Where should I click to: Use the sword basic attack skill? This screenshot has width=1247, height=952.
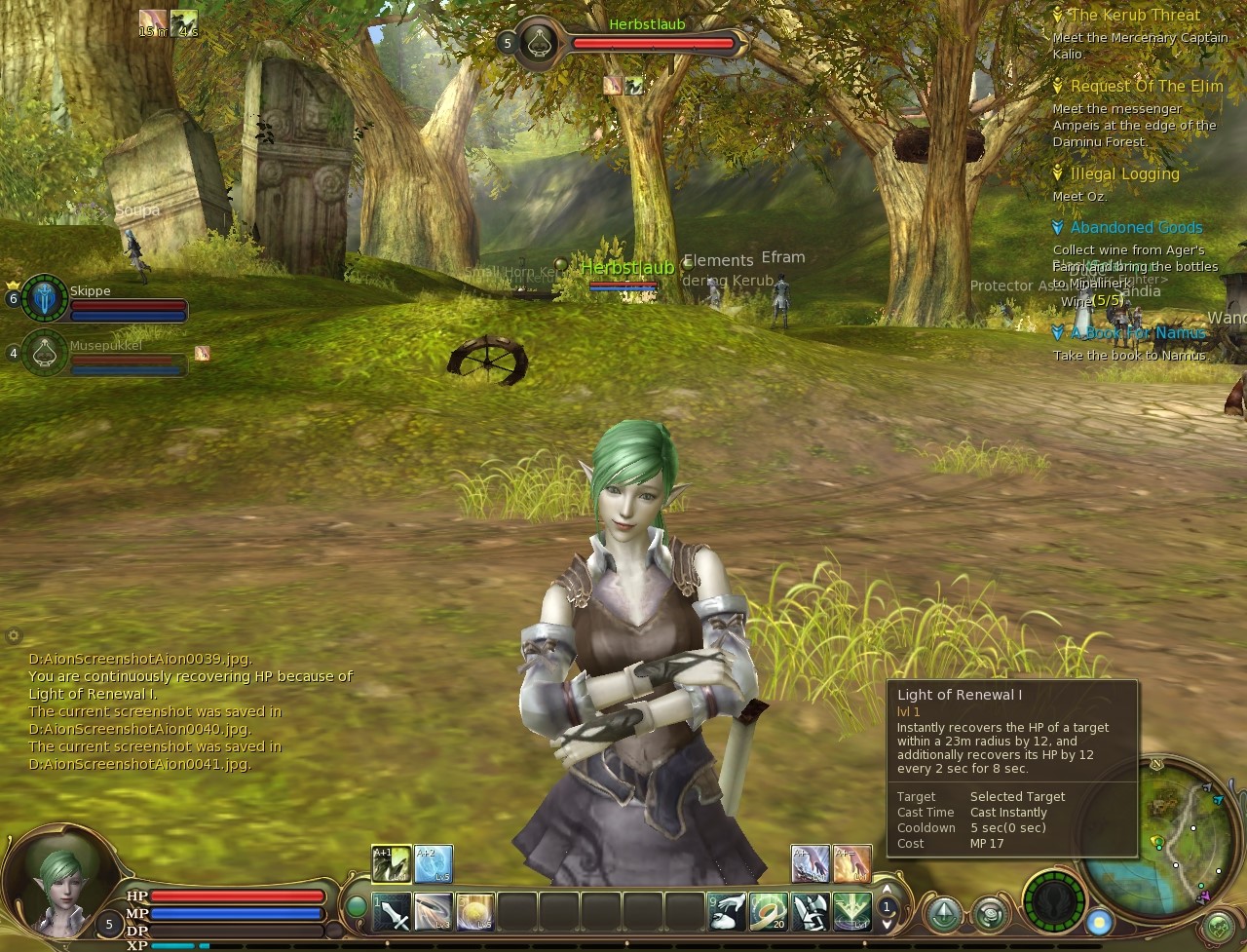coord(392,912)
